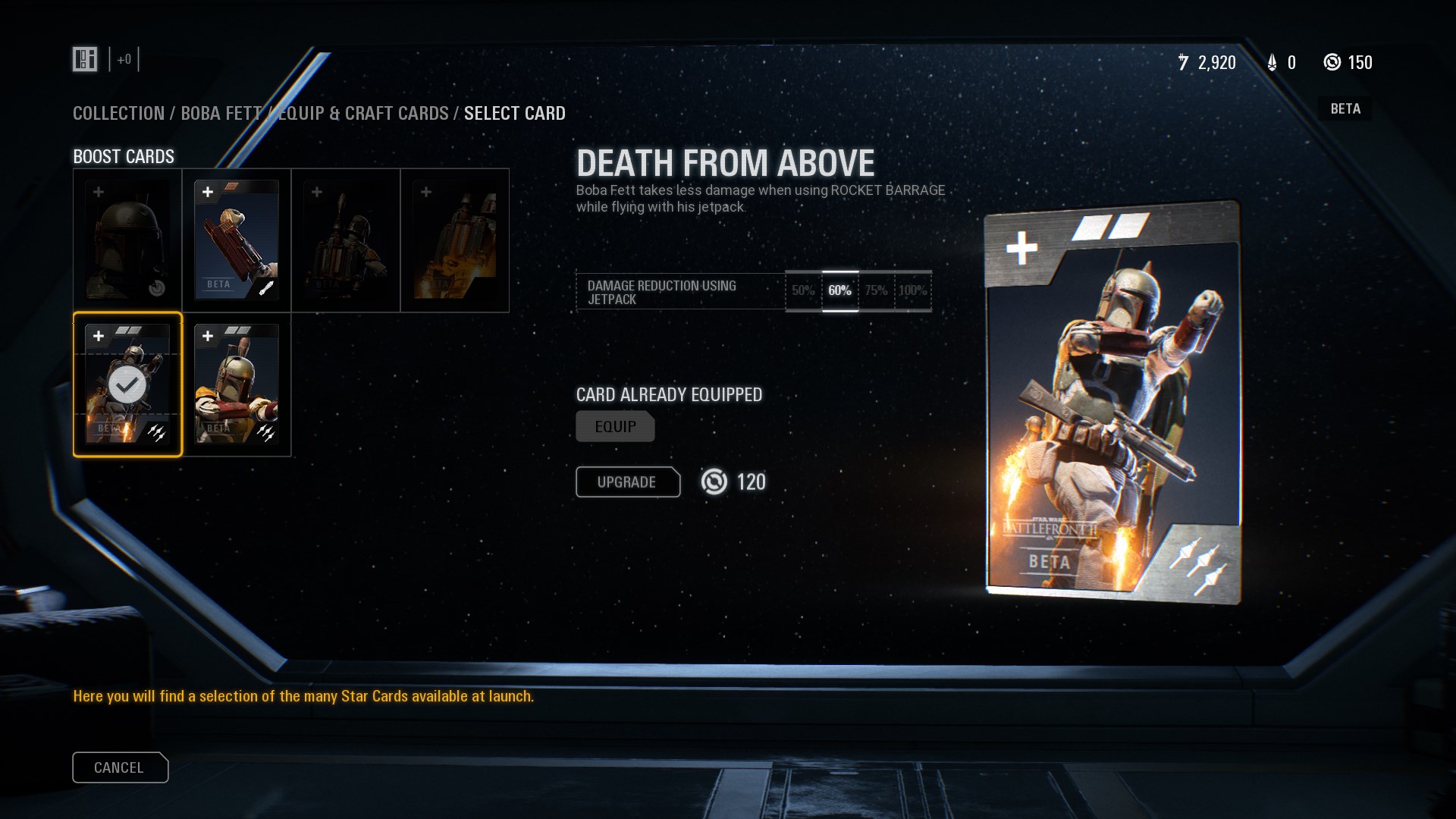Click the greyed-out Equip button
Screen dimensions: 1456x819
[x=615, y=427]
